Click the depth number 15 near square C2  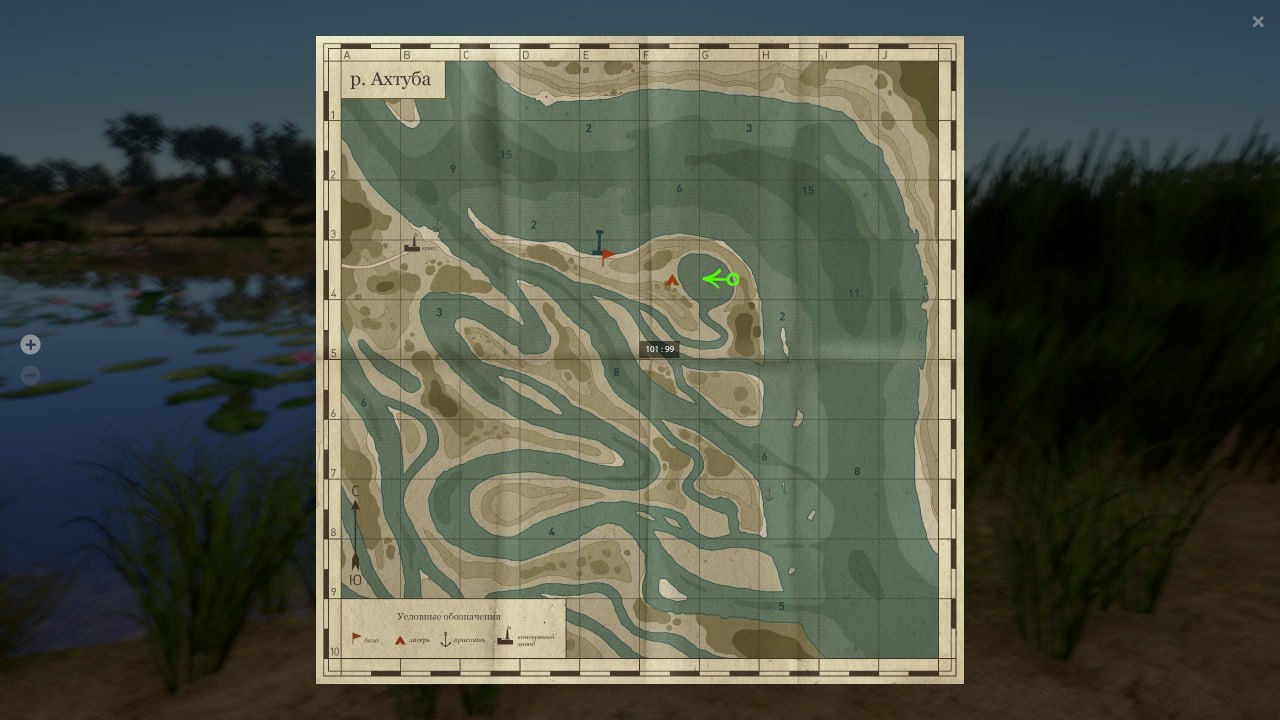(506, 155)
